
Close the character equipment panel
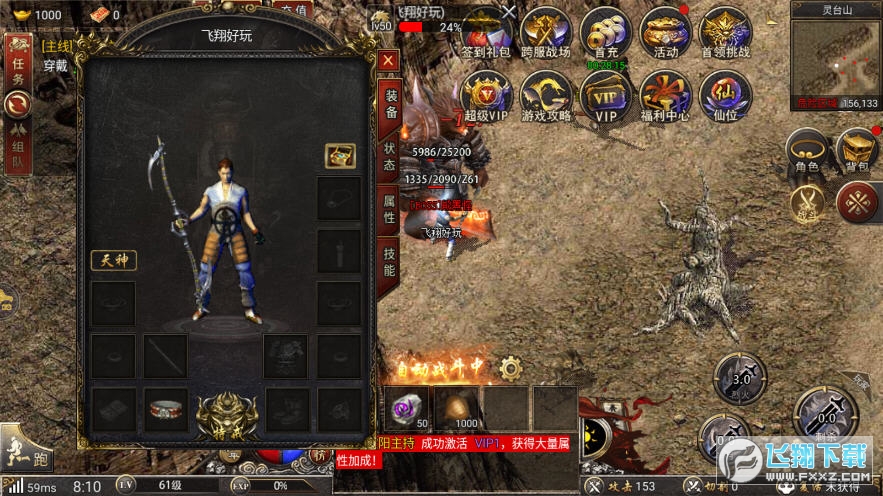pyautogui.click(x=388, y=61)
